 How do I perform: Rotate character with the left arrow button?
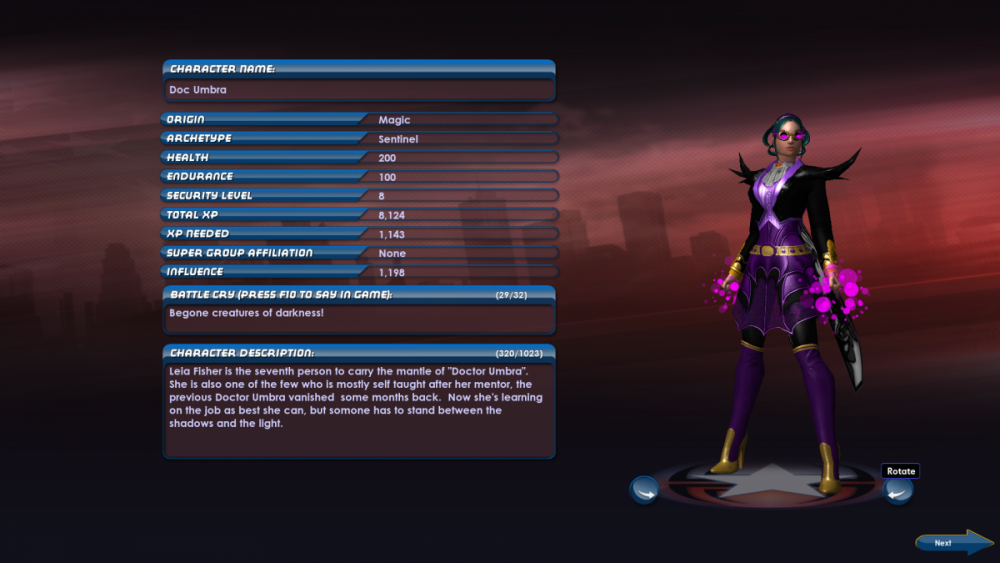[x=644, y=490]
